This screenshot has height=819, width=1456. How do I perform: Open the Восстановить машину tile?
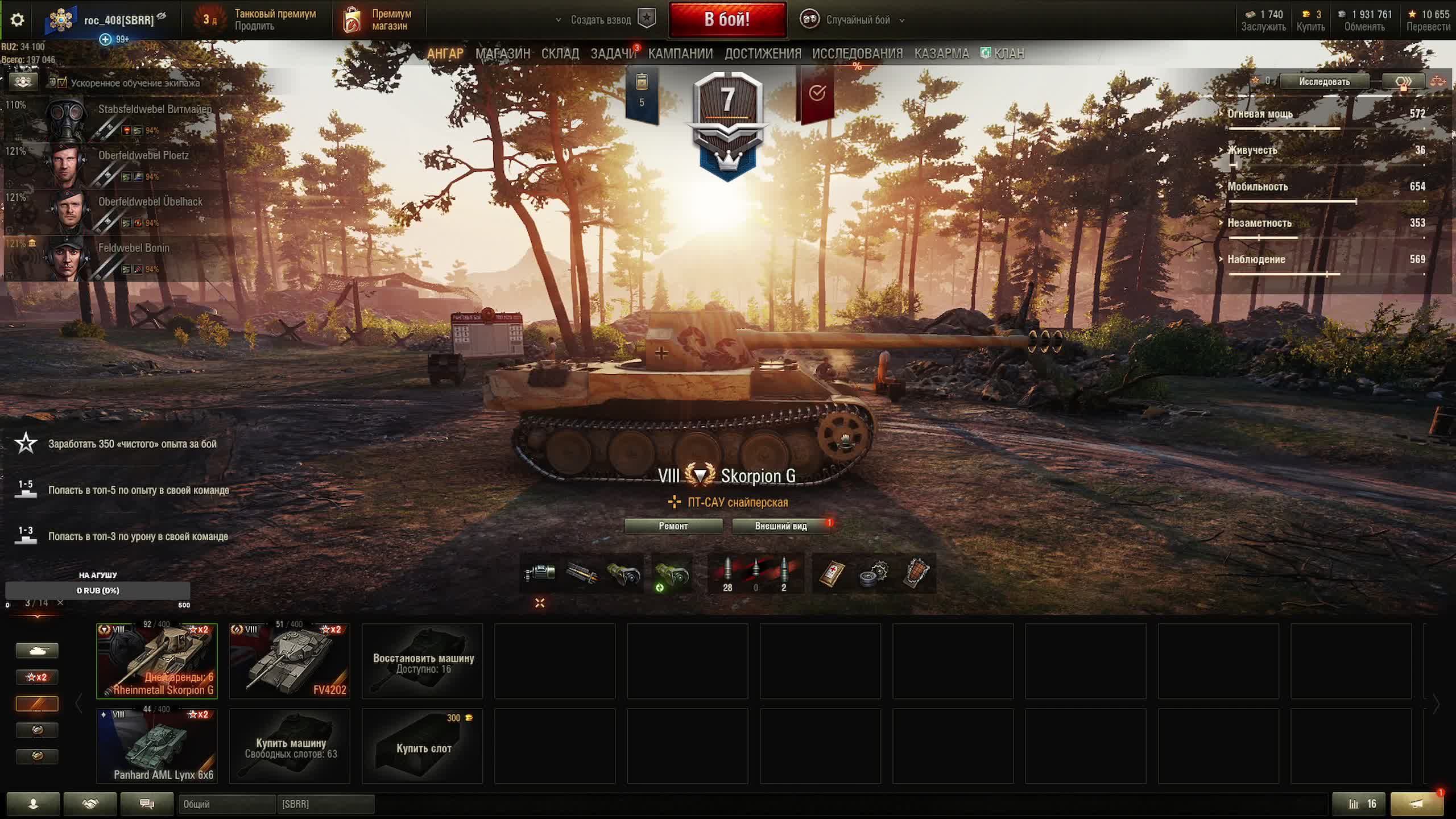(x=423, y=661)
